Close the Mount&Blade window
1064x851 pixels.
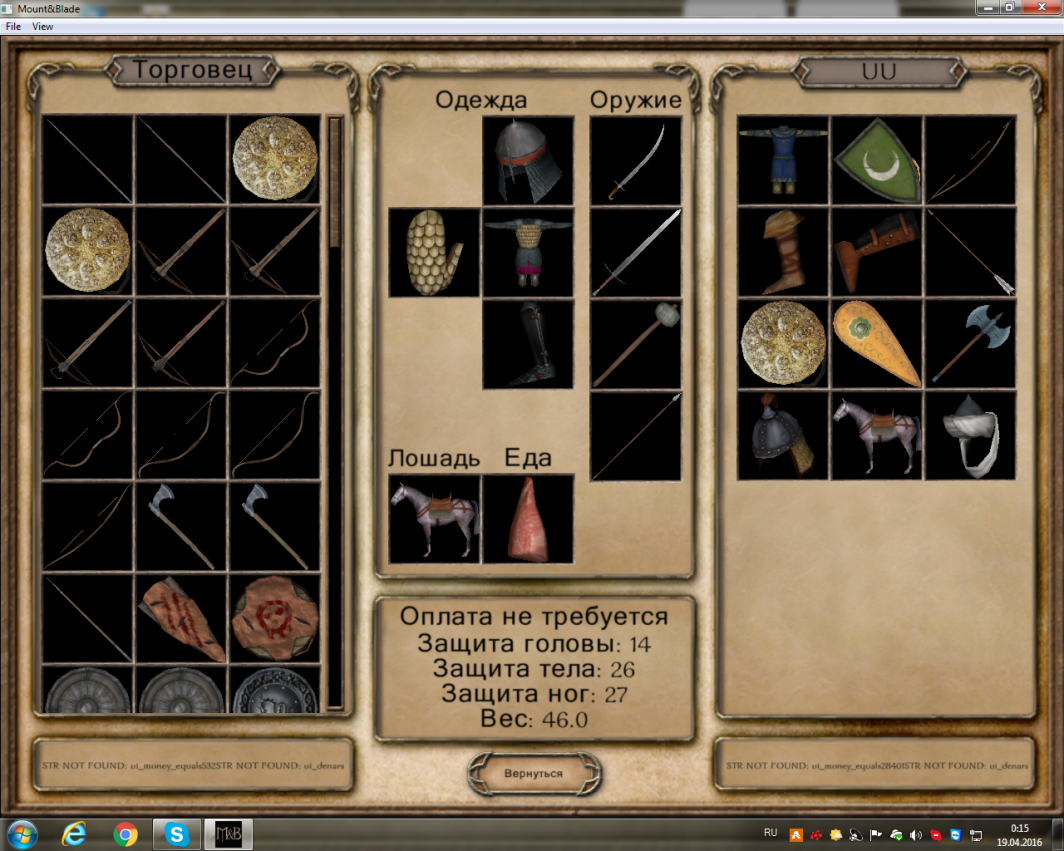tap(1038, 8)
